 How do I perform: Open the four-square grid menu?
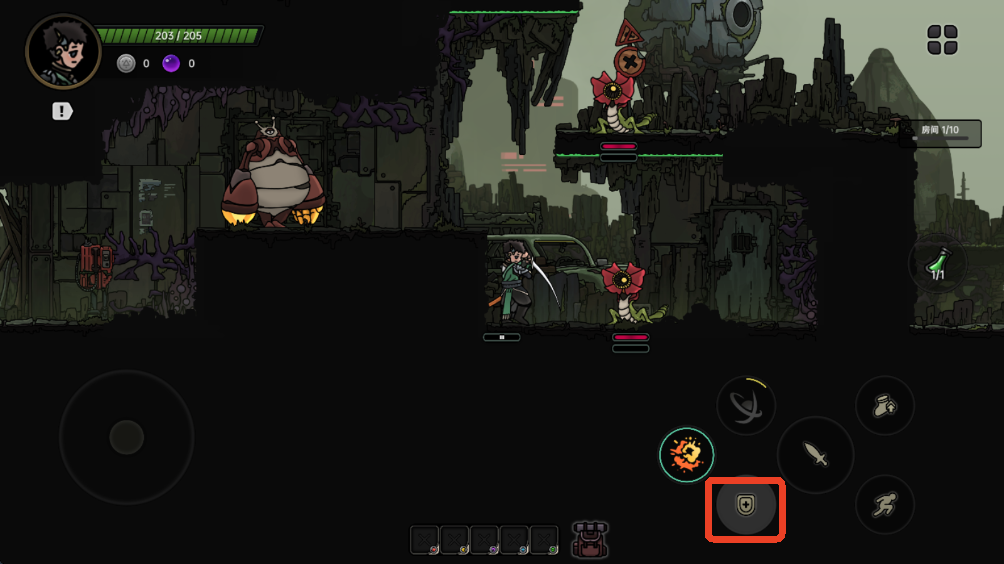click(942, 40)
